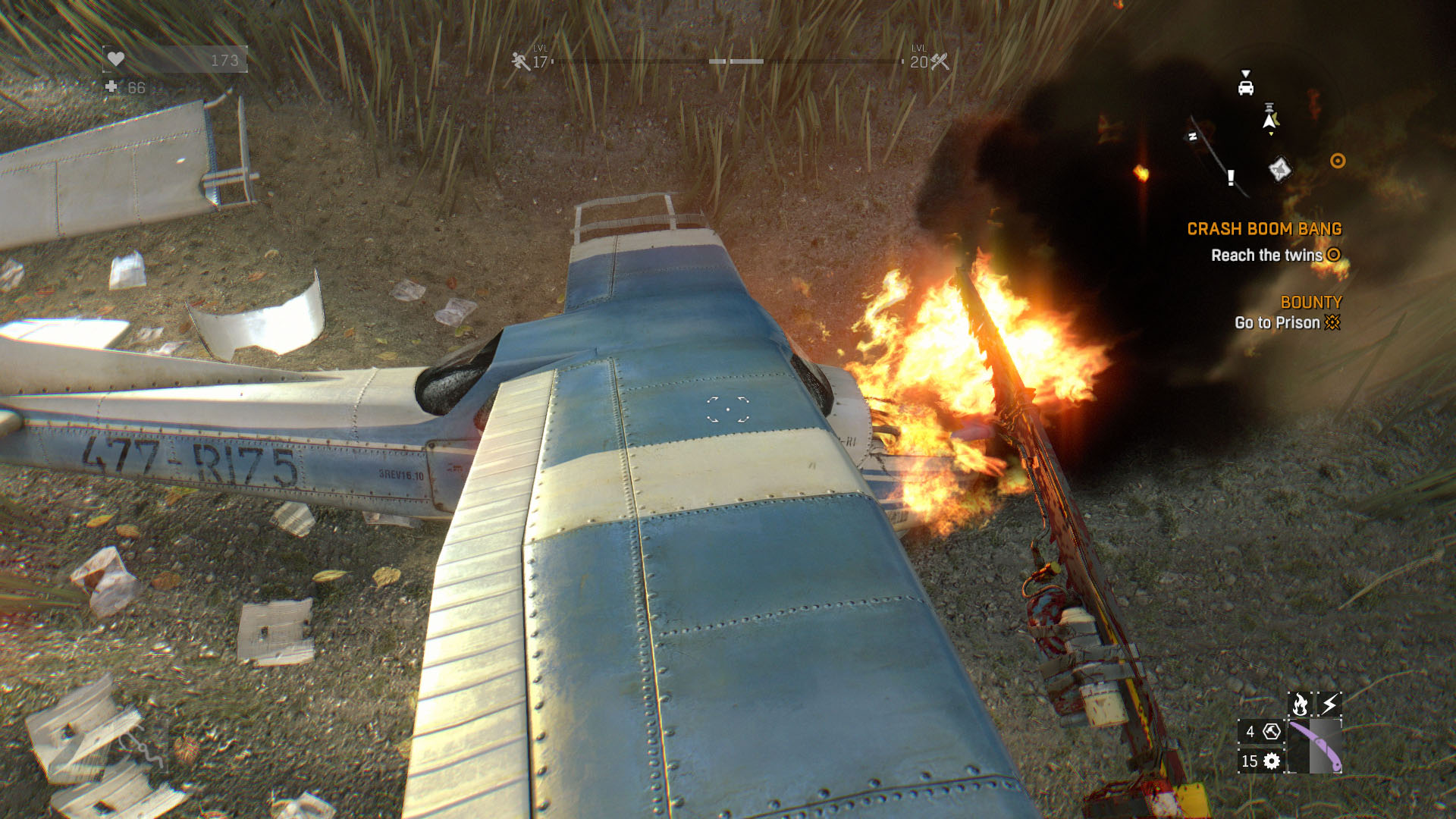Select the purple saw weapon slot
The image size is (1456, 819).
[1315, 746]
